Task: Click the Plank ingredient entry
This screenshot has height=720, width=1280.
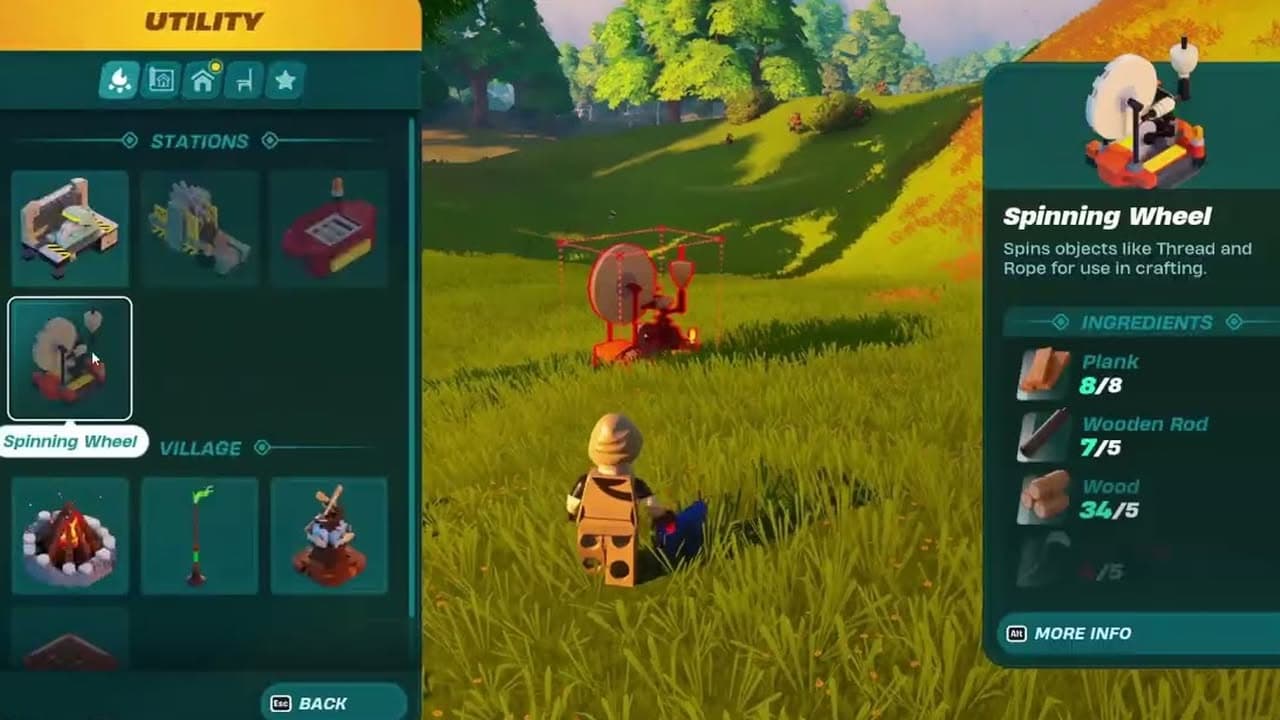Action: tap(1110, 372)
